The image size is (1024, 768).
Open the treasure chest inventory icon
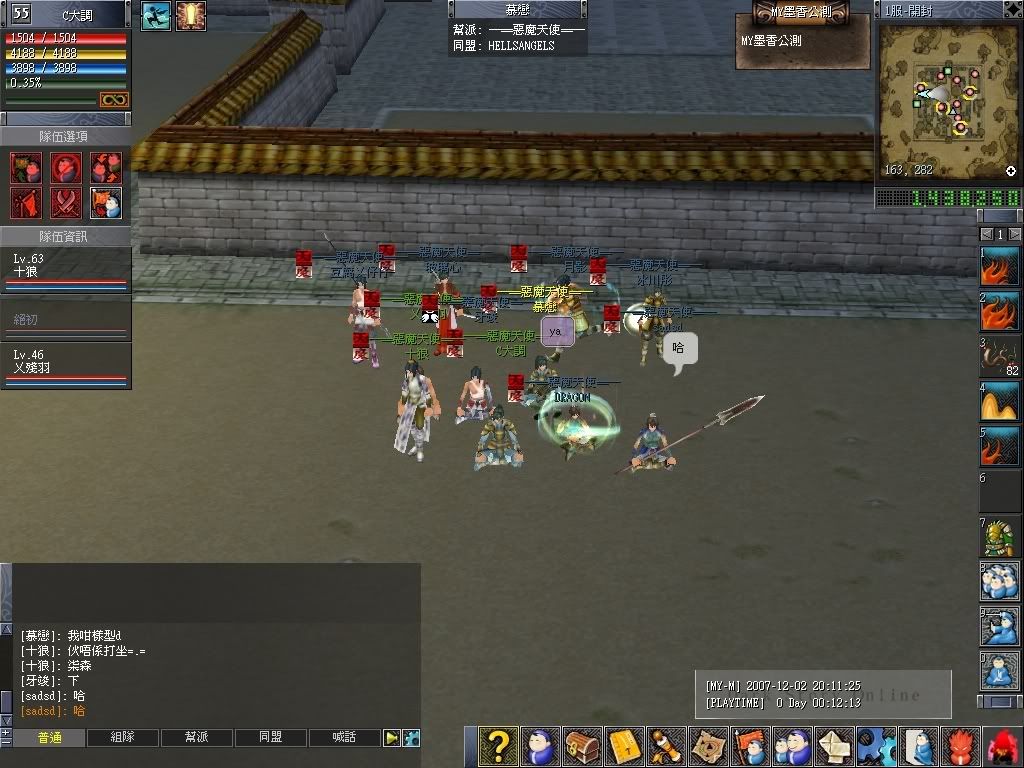click(x=582, y=746)
